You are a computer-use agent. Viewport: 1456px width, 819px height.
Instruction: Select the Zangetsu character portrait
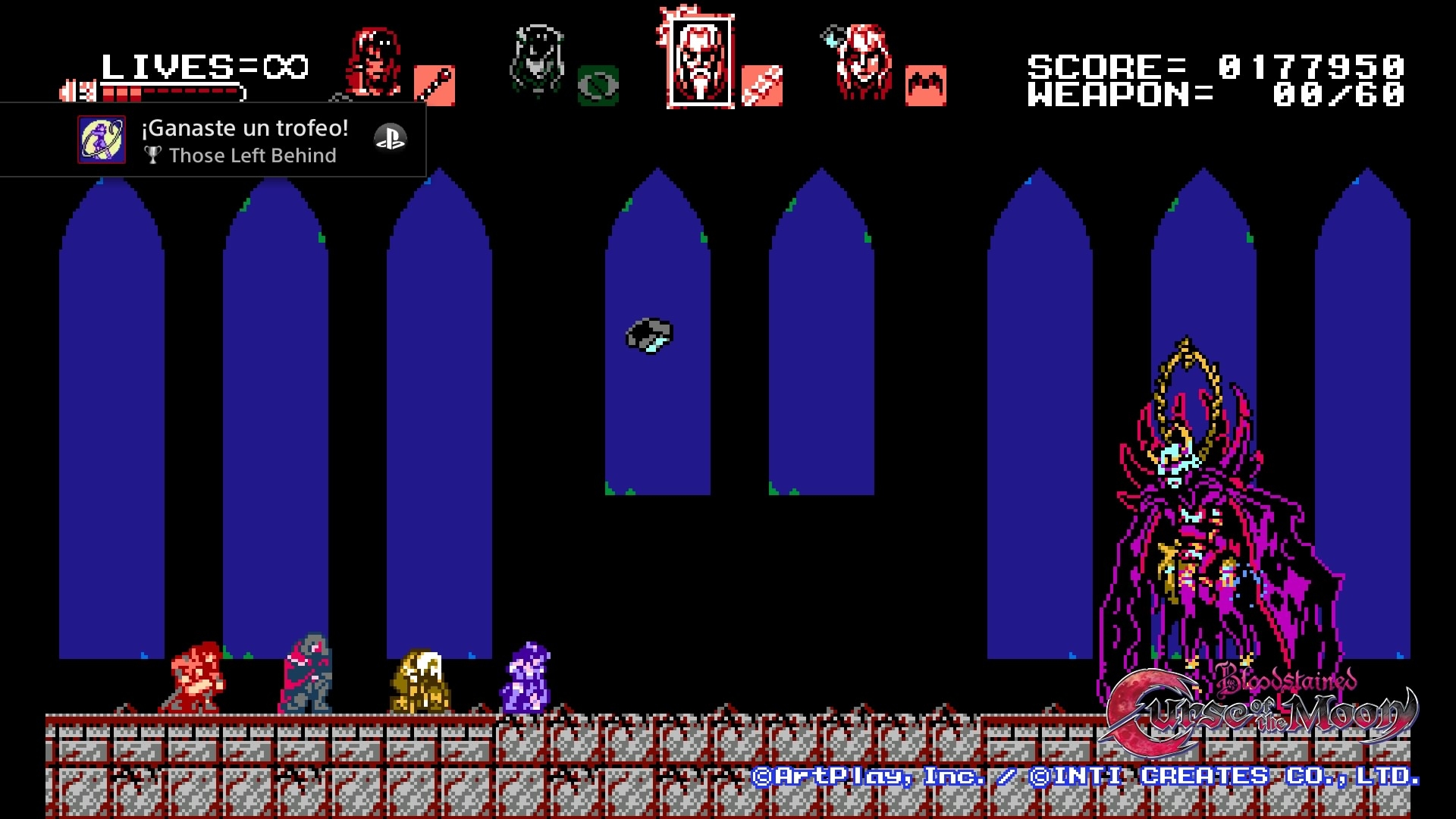[373, 62]
